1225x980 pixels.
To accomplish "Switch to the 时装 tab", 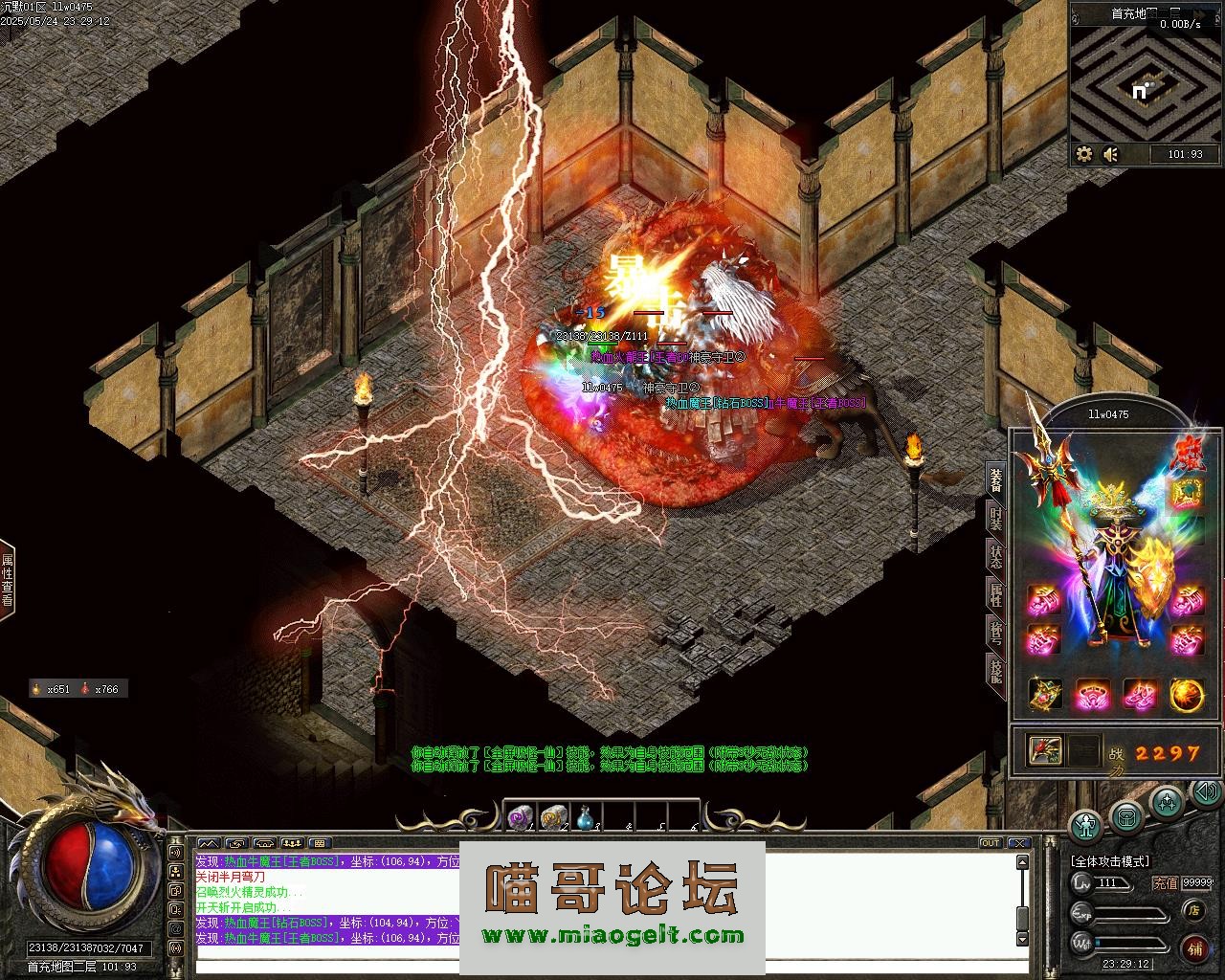I will click(x=995, y=520).
